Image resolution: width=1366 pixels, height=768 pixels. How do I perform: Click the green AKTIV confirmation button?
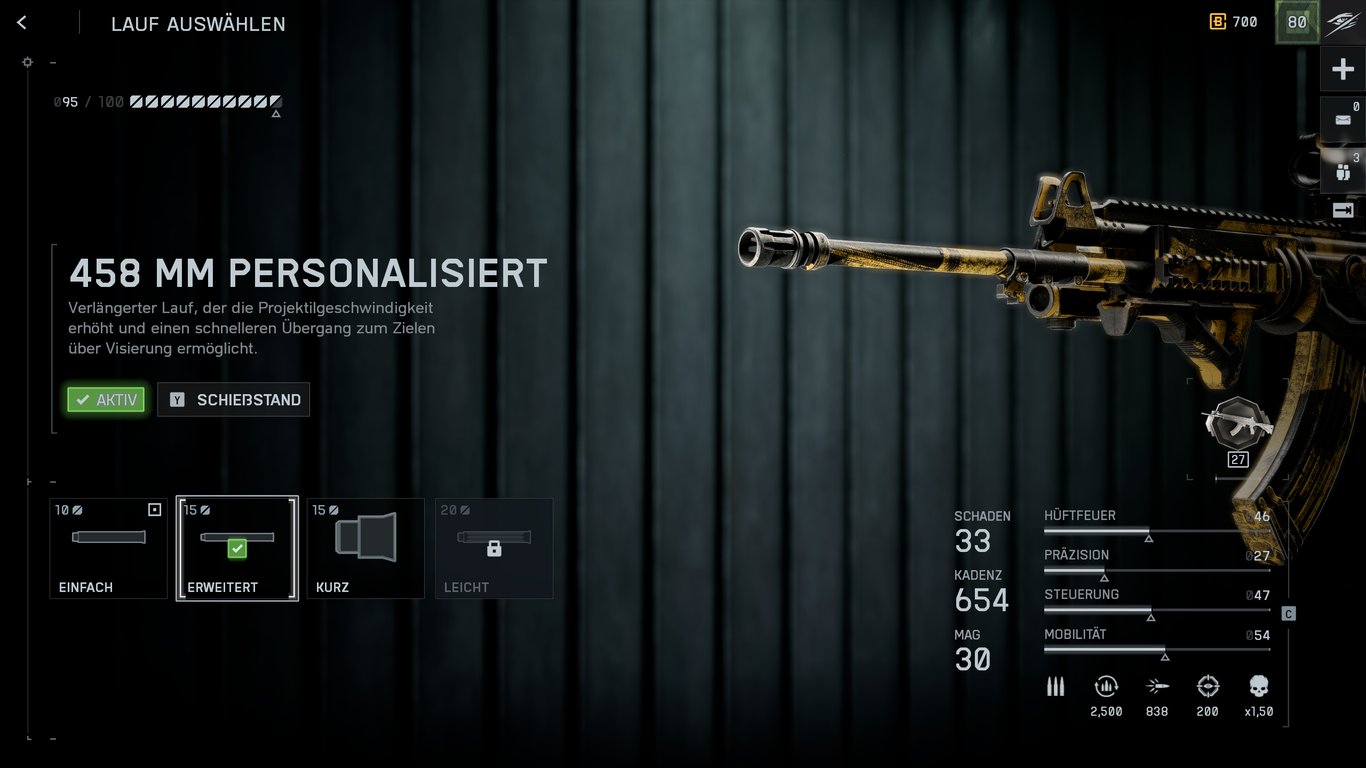105,399
